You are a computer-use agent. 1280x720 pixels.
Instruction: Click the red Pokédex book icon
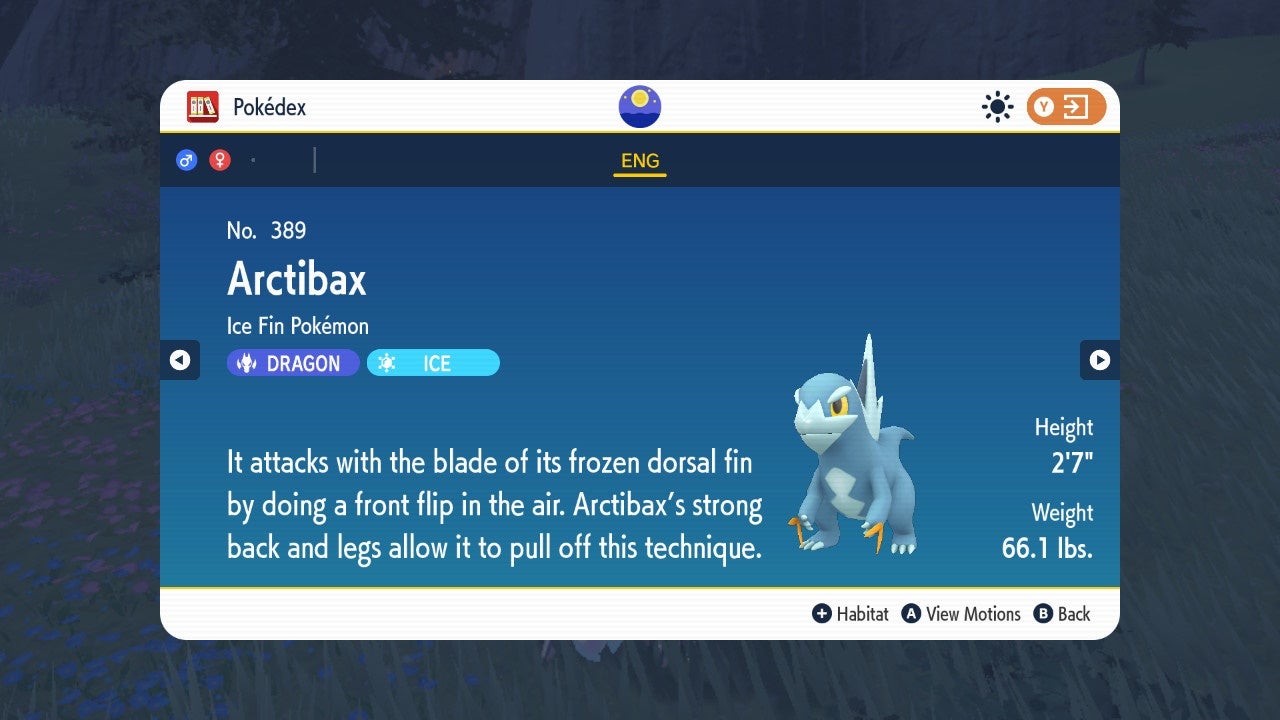coord(203,107)
